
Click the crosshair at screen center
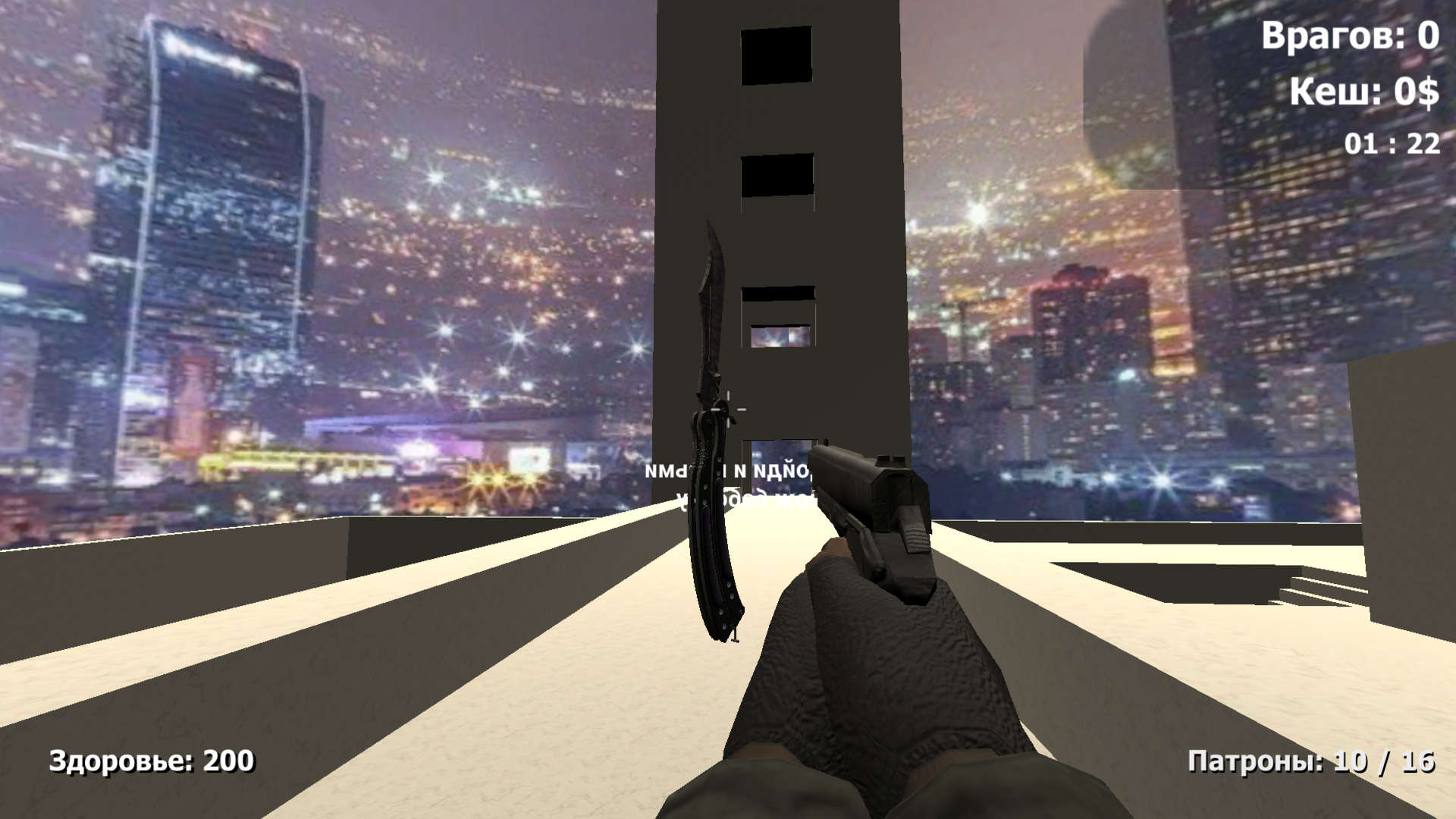tap(728, 409)
